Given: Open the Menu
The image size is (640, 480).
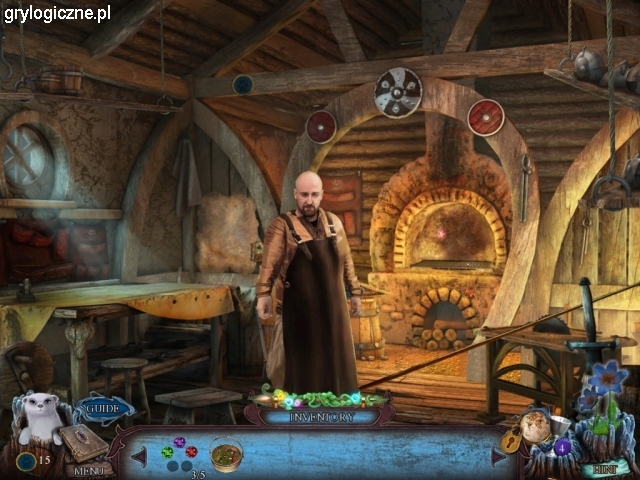Looking at the screenshot, I should 88,469.
